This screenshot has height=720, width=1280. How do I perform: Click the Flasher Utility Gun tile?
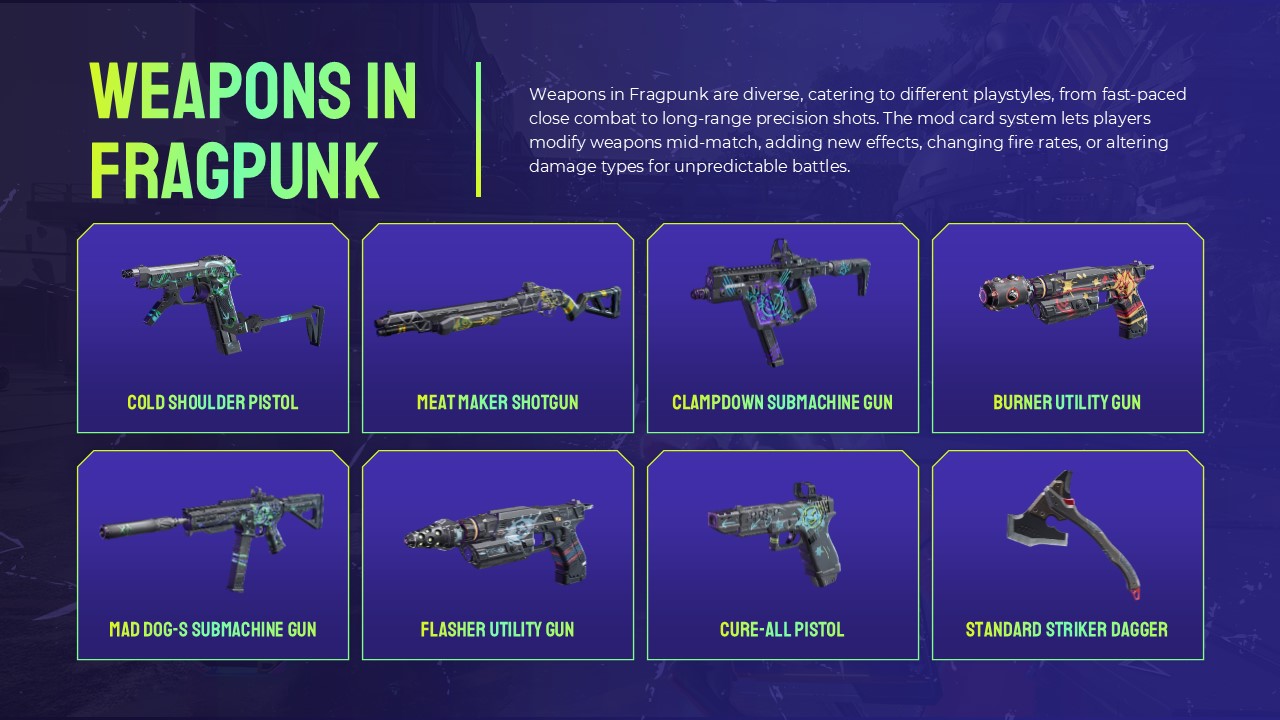498,555
